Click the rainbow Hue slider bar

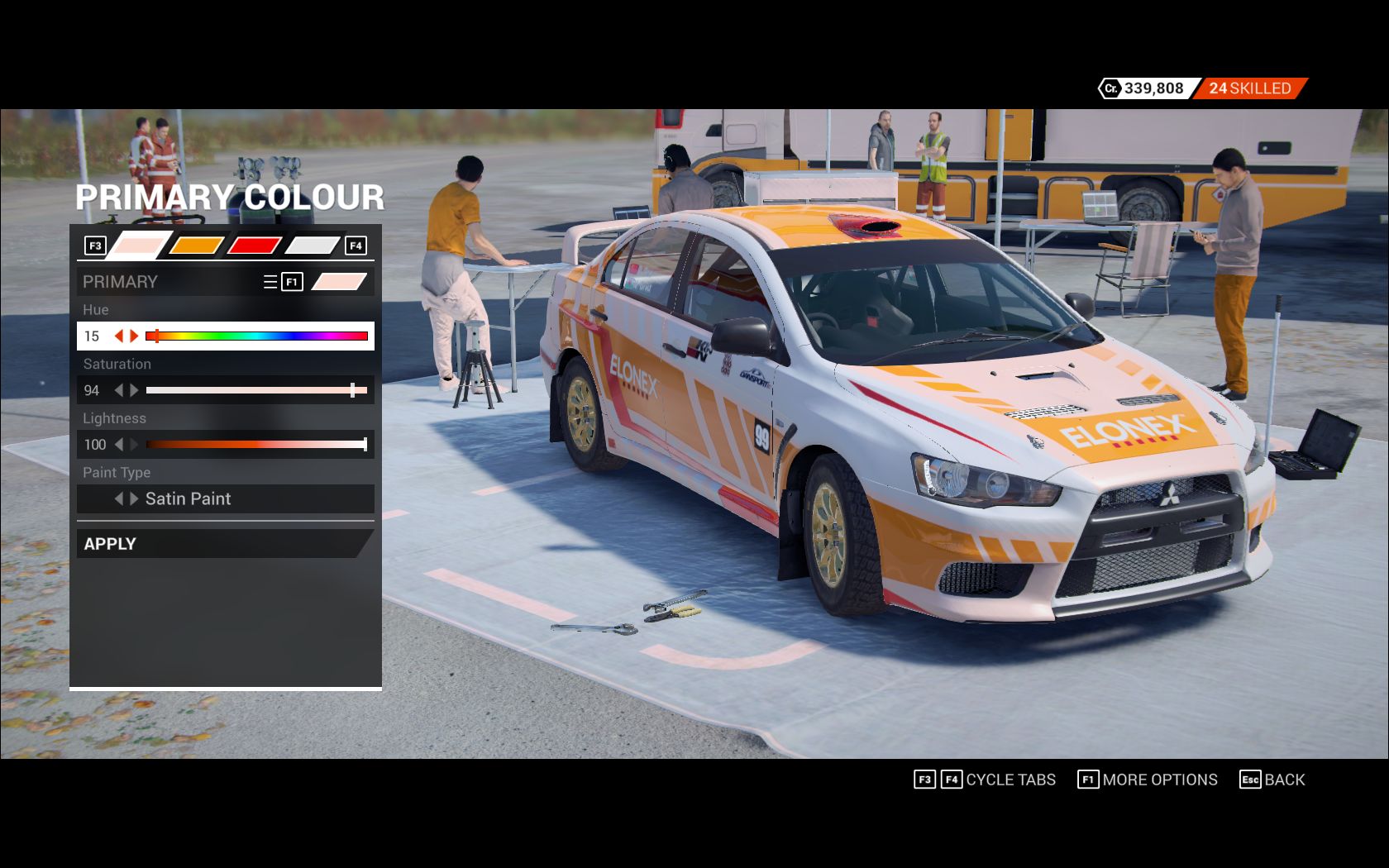click(x=257, y=336)
